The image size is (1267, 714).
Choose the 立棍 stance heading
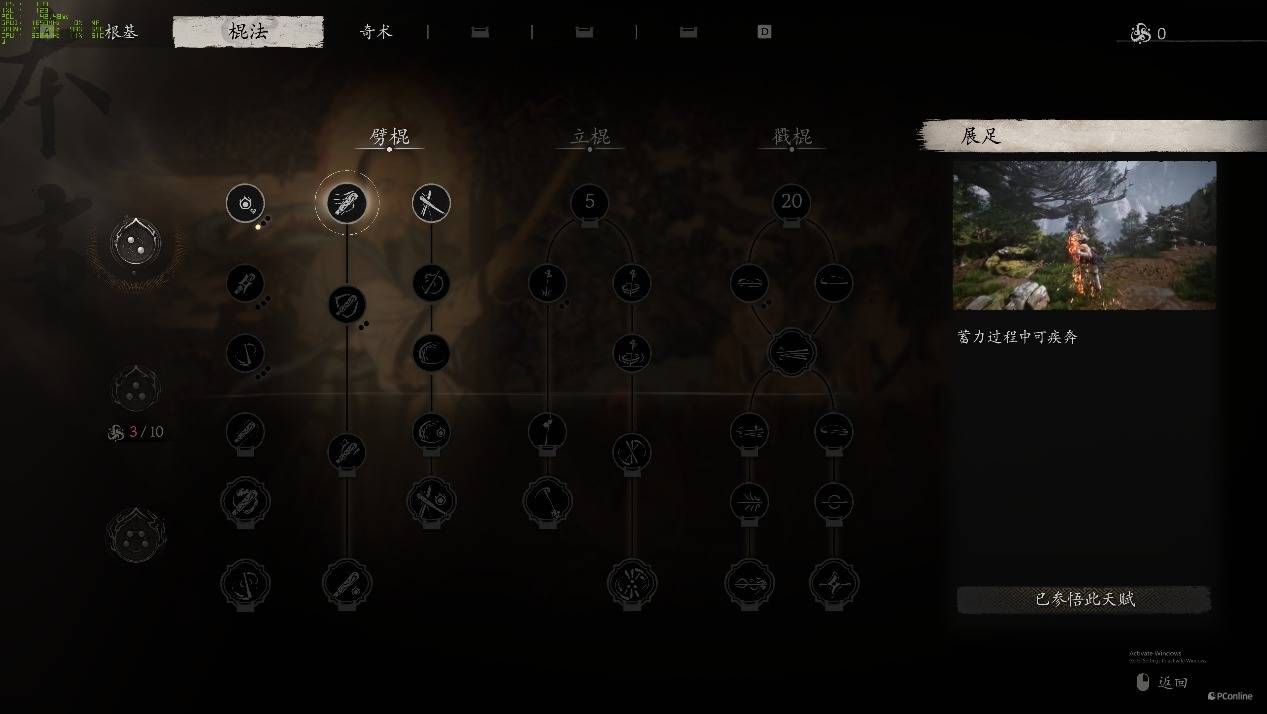pos(590,137)
